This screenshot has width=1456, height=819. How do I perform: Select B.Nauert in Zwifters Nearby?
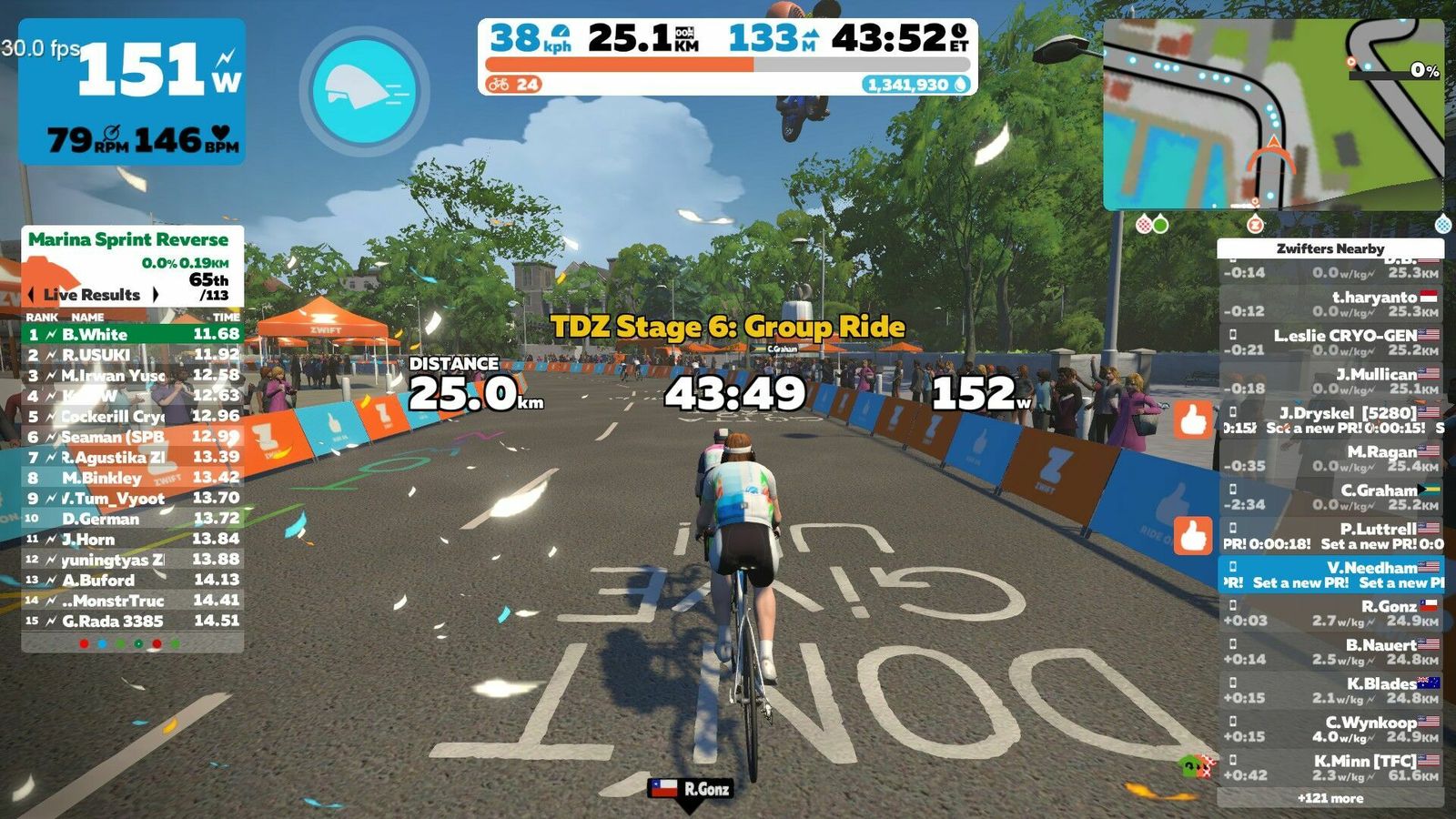click(x=1330, y=652)
